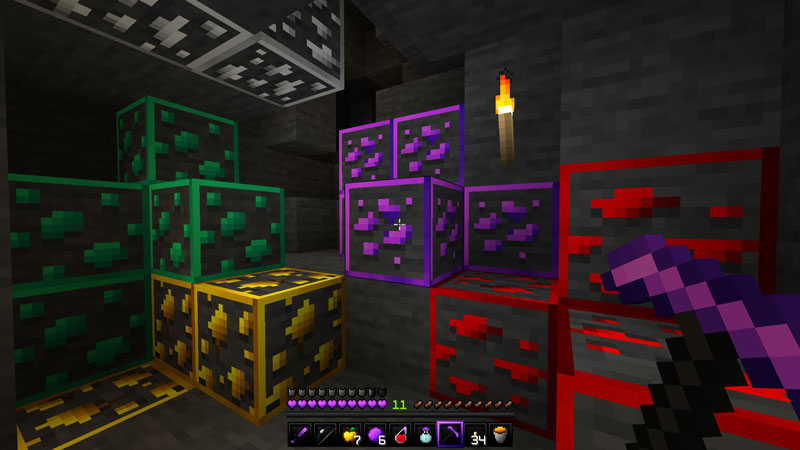Select the purple sword hotbar slot
Image resolution: width=800 pixels, height=450 pixels.
tap(299, 434)
